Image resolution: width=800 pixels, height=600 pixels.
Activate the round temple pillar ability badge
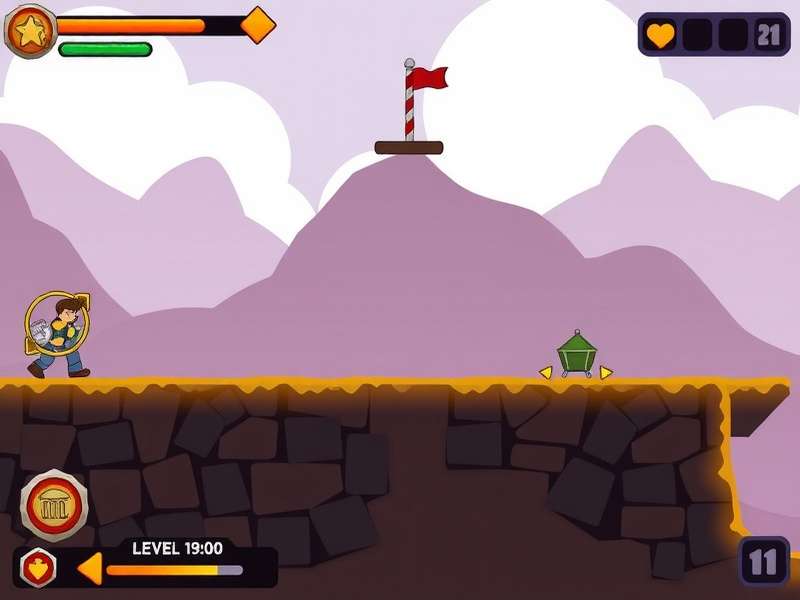click(x=55, y=506)
